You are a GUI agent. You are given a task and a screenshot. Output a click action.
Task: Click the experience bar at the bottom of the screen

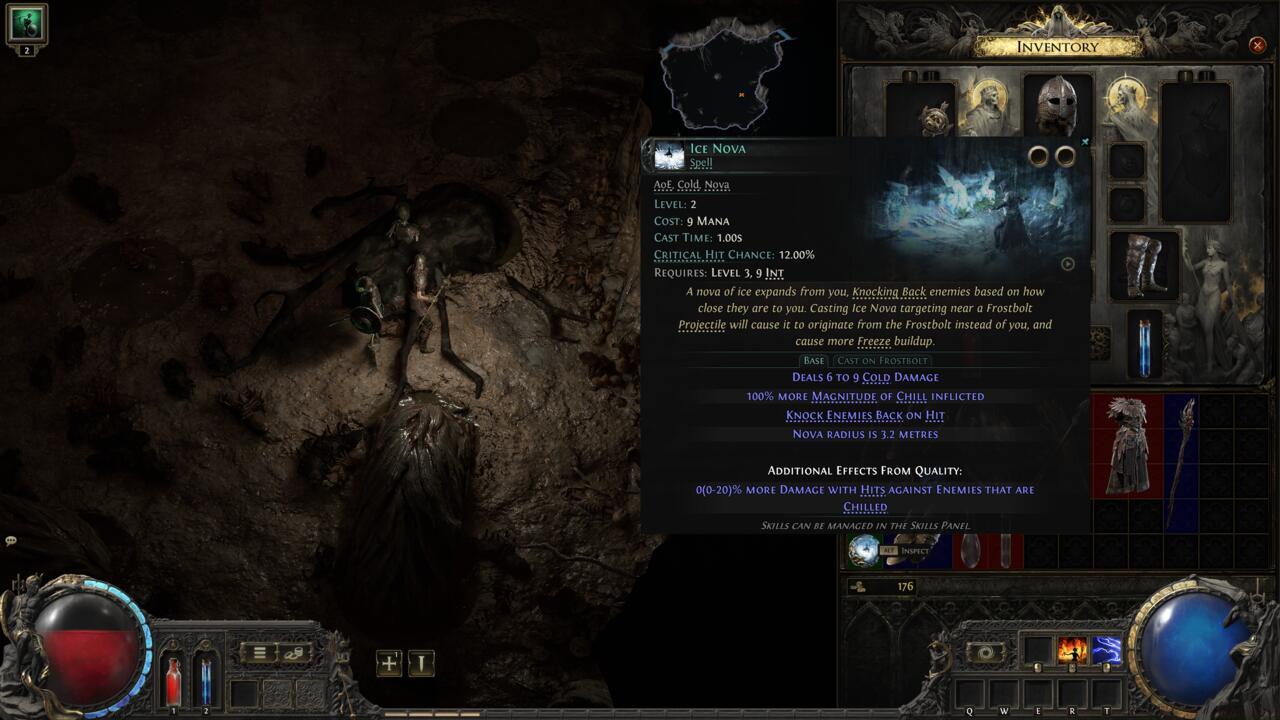(640, 714)
